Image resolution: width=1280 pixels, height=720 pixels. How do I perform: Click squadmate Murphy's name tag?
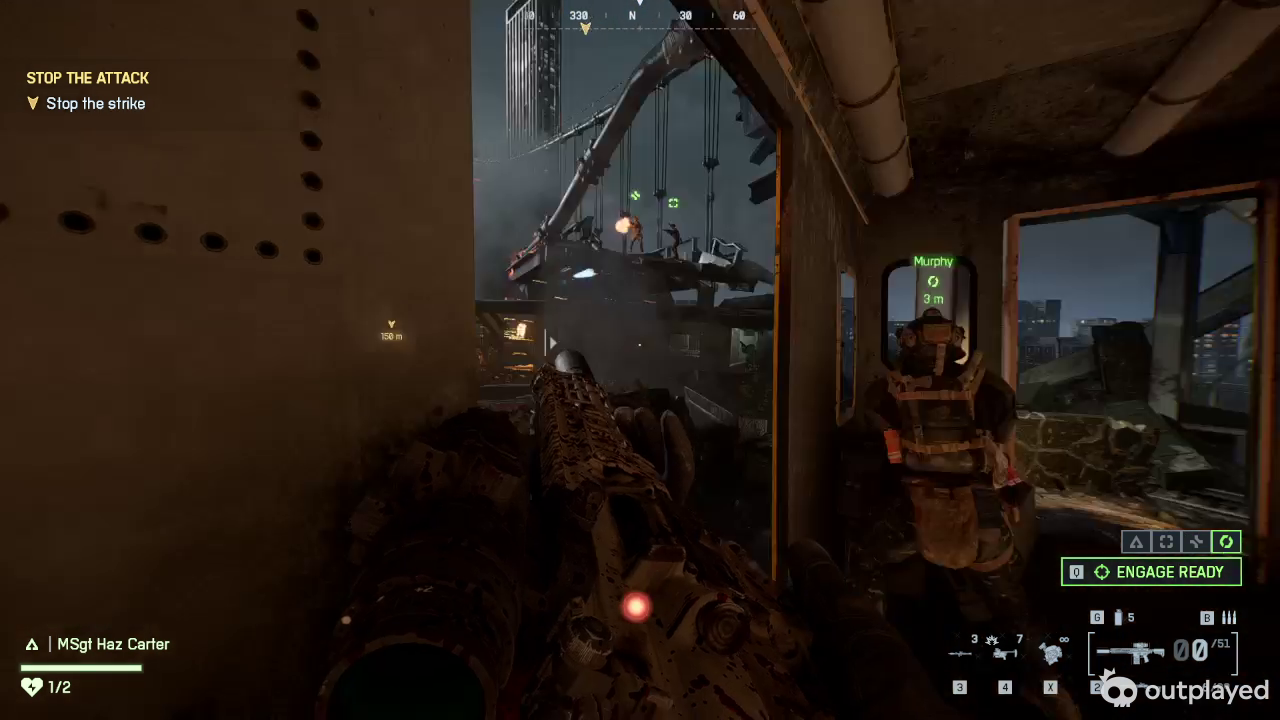coord(933,262)
